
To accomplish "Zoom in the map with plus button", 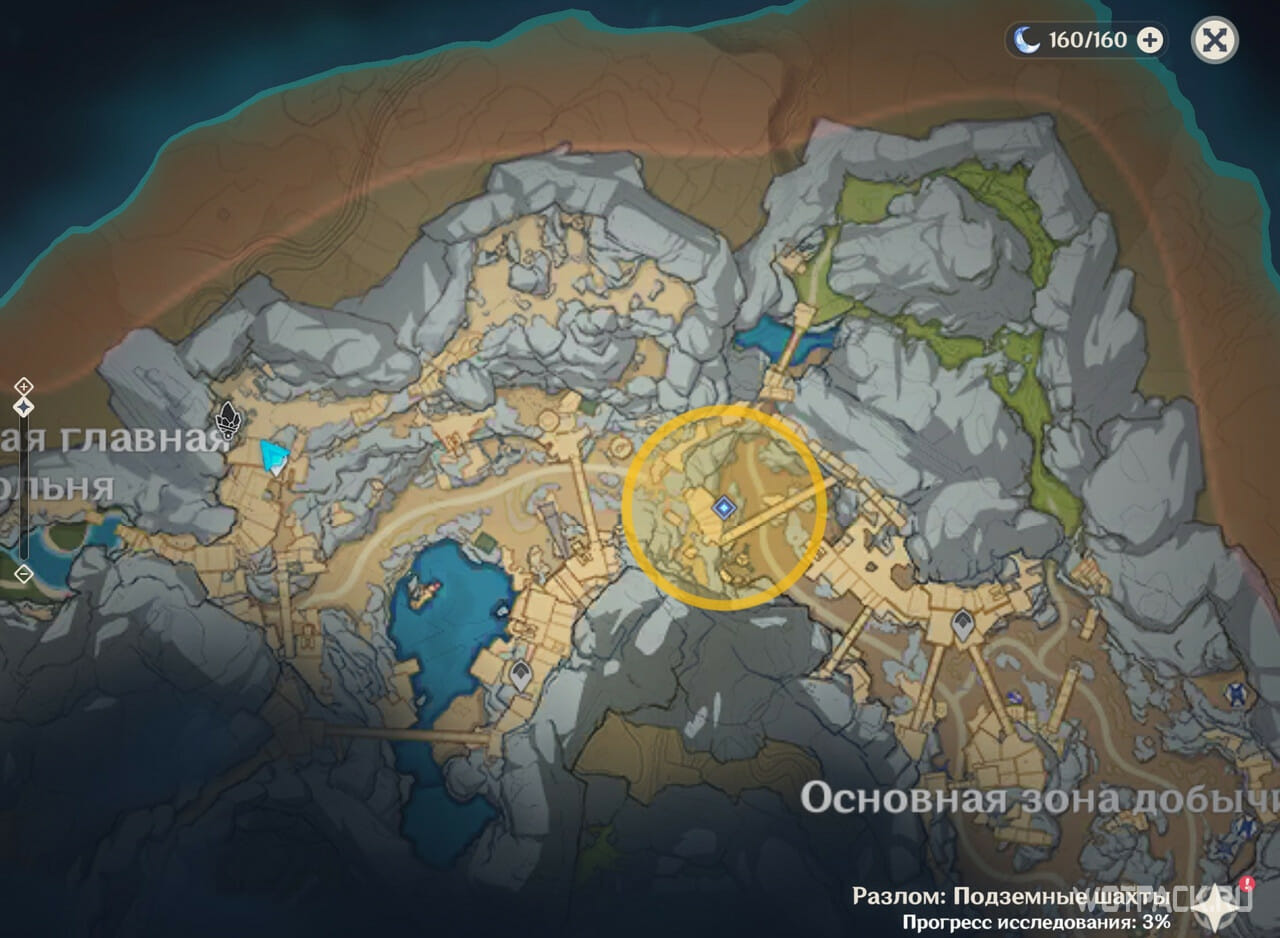I will click(24, 386).
